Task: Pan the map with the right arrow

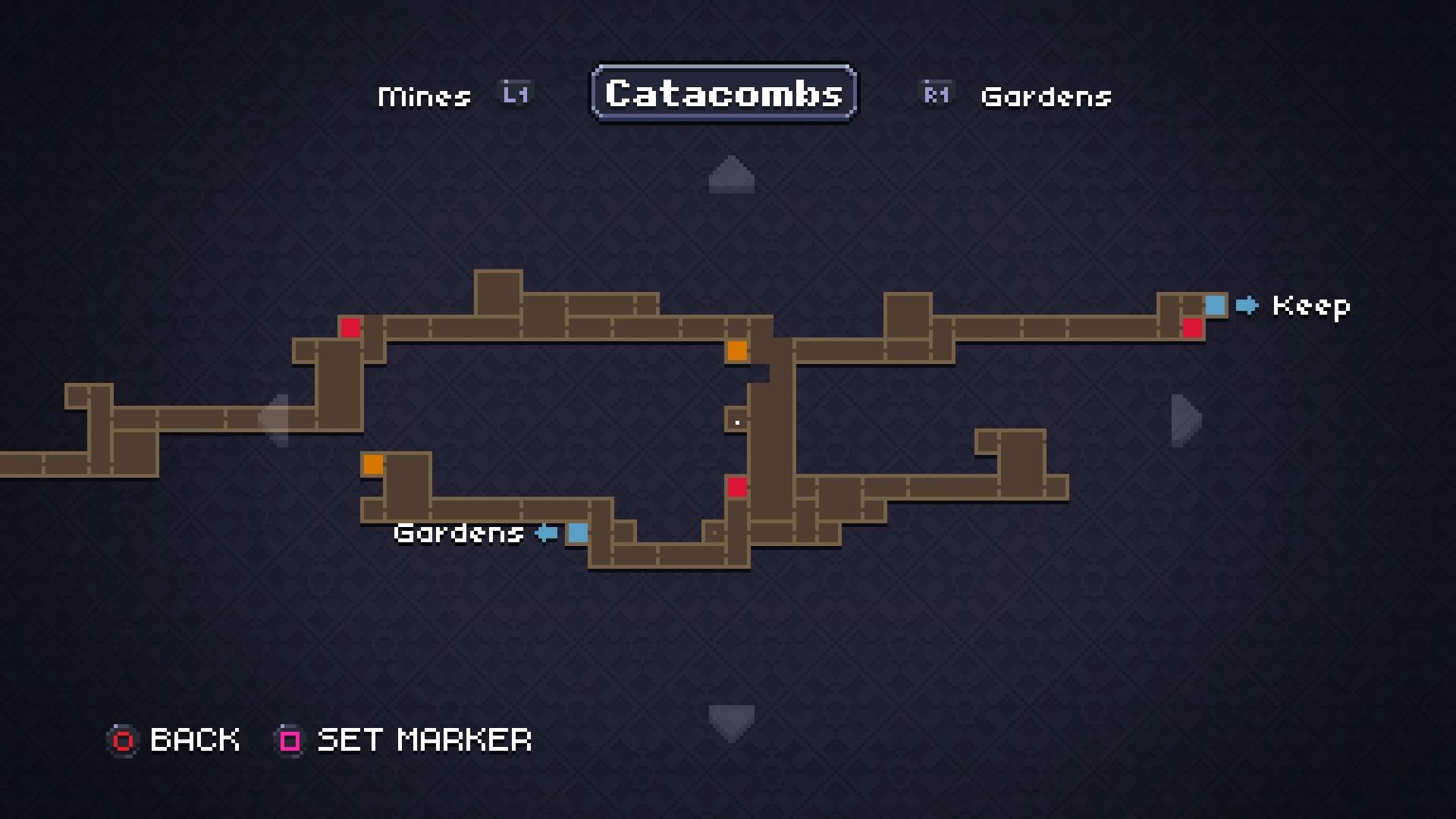Action: tap(1185, 419)
